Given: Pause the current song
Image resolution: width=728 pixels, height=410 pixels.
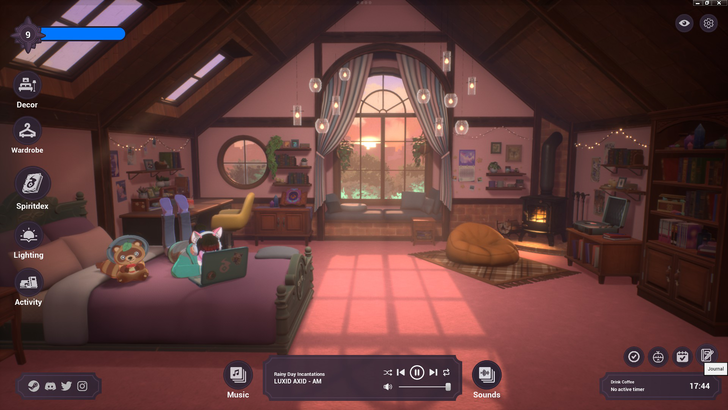Looking at the screenshot, I should (417, 372).
